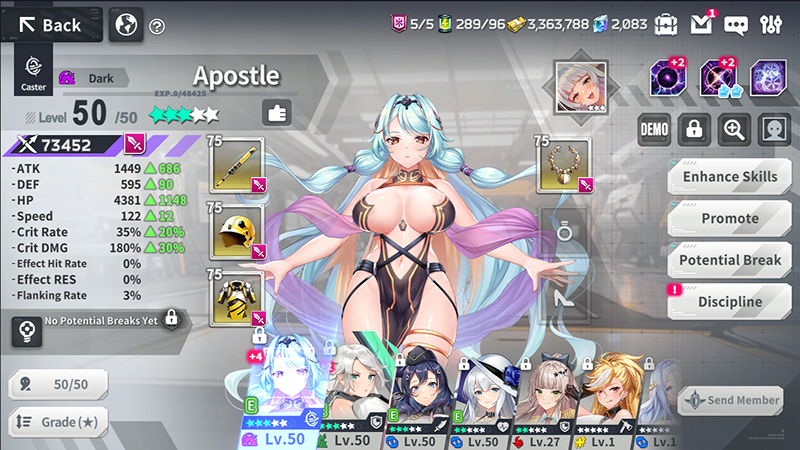Open the Promote menu
Viewport: 800px width, 450px height.
click(x=729, y=219)
